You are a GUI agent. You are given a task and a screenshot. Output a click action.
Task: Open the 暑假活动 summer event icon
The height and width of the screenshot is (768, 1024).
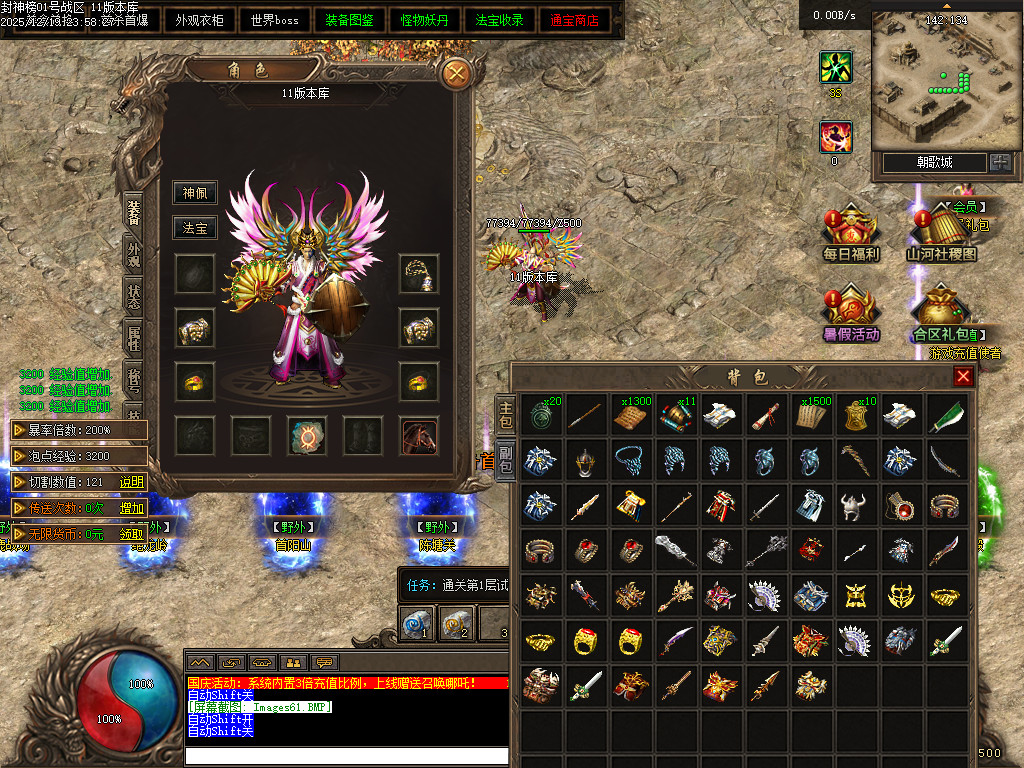[851, 314]
